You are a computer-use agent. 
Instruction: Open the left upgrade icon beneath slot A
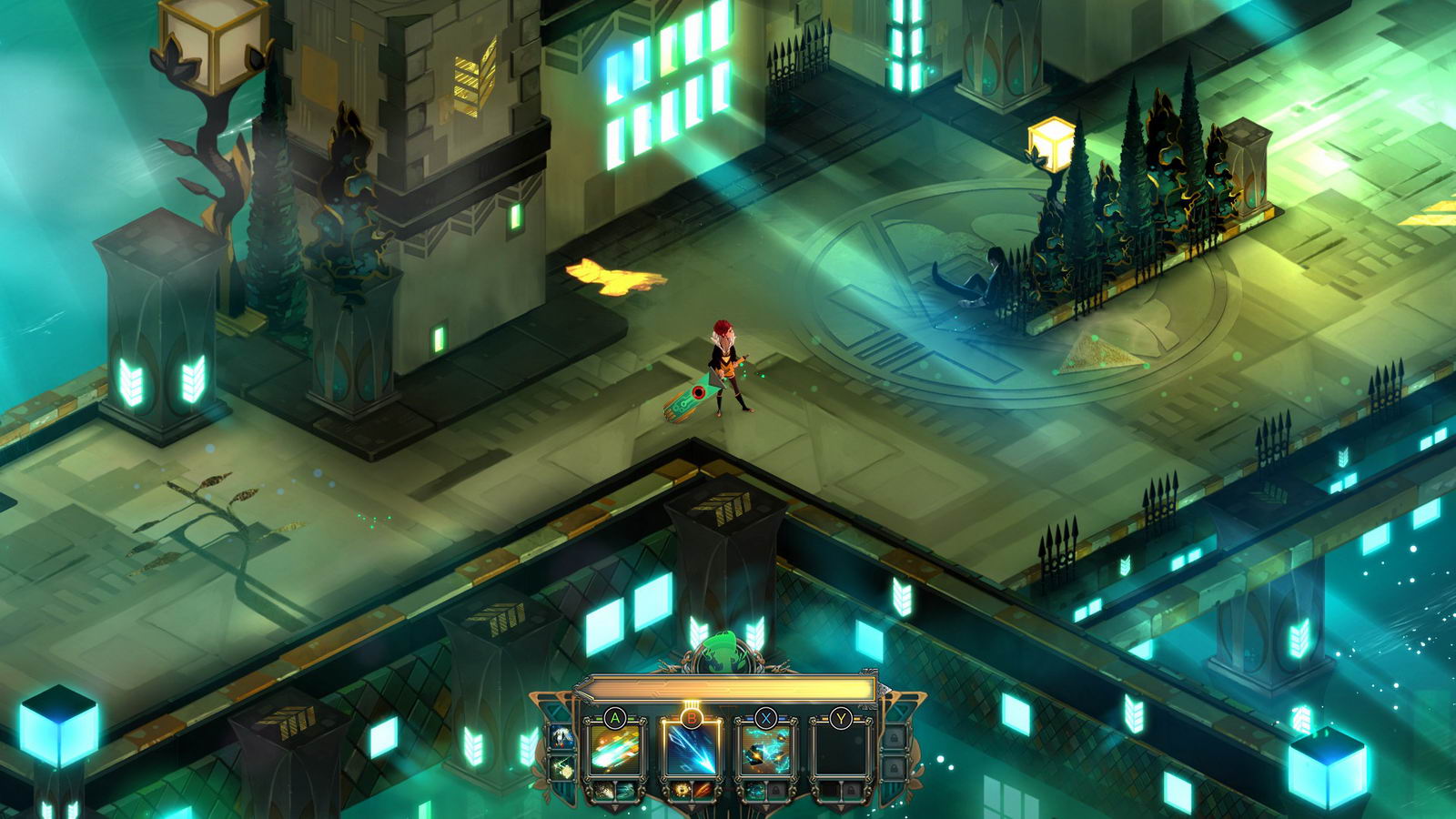(x=603, y=789)
